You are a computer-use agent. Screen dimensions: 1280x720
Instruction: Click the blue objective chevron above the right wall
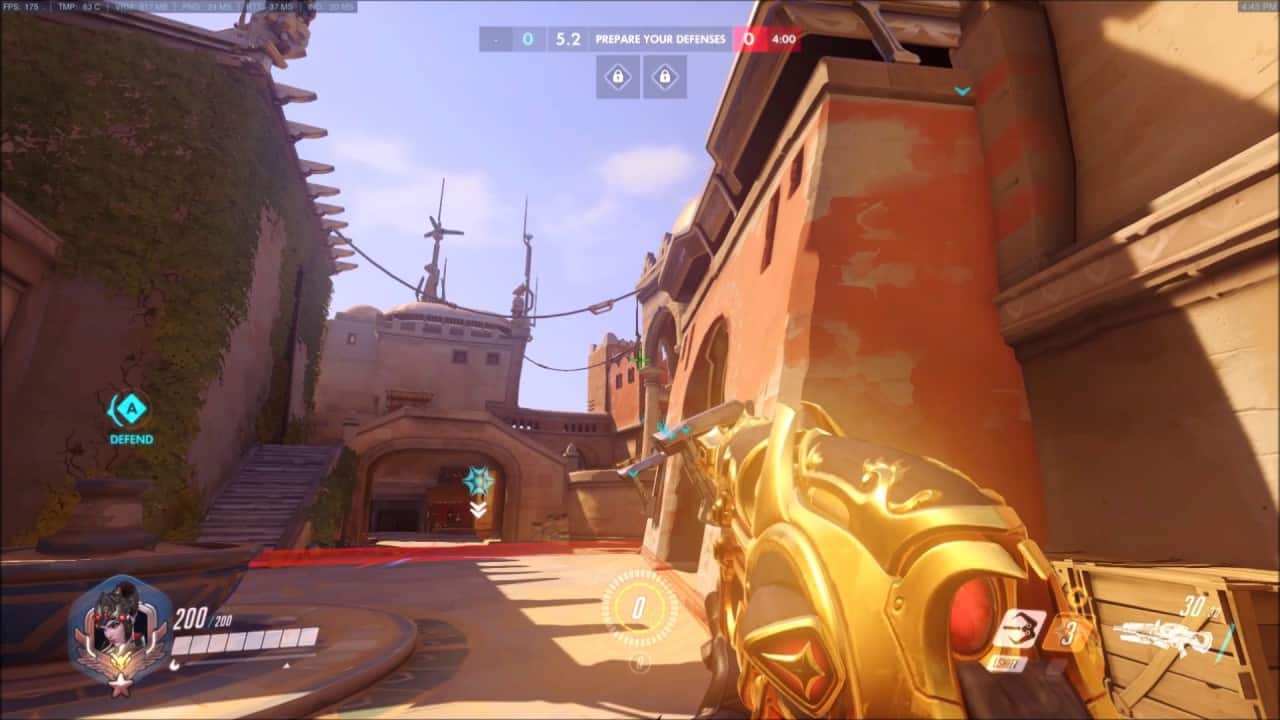coord(963,88)
